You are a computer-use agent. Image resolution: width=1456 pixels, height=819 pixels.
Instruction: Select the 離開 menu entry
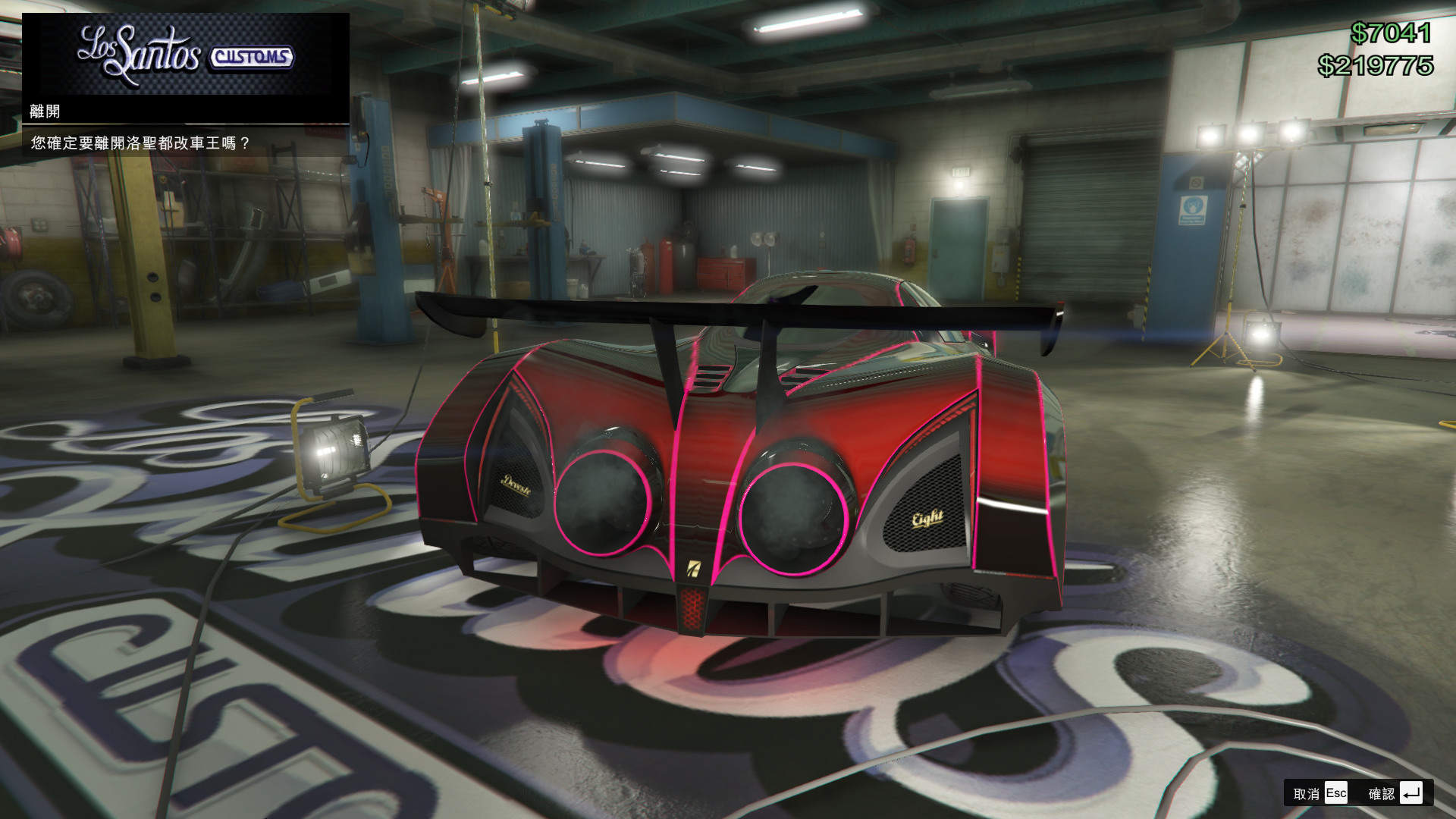[x=45, y=111]
